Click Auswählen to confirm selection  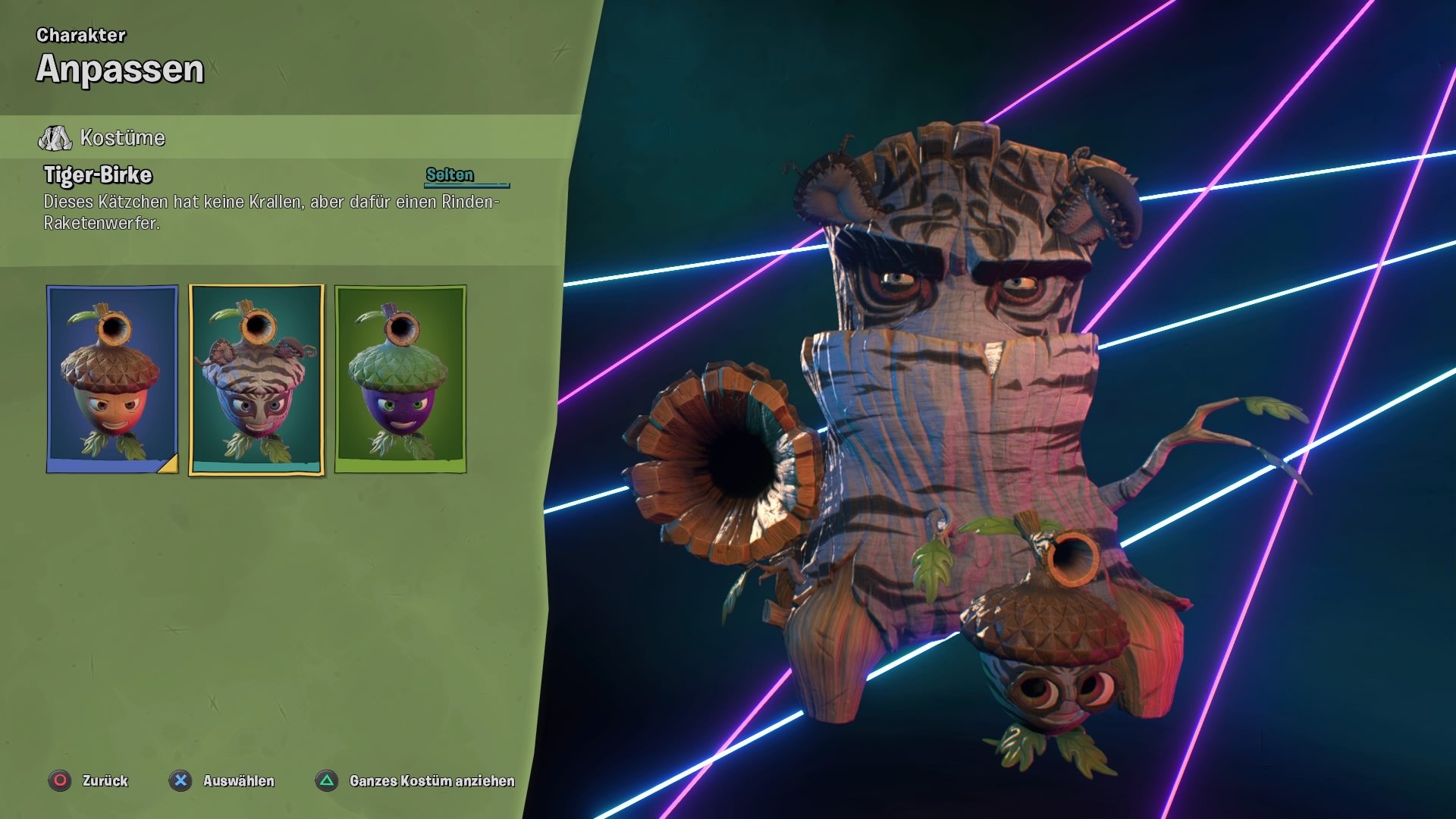[x=239, y=780]
